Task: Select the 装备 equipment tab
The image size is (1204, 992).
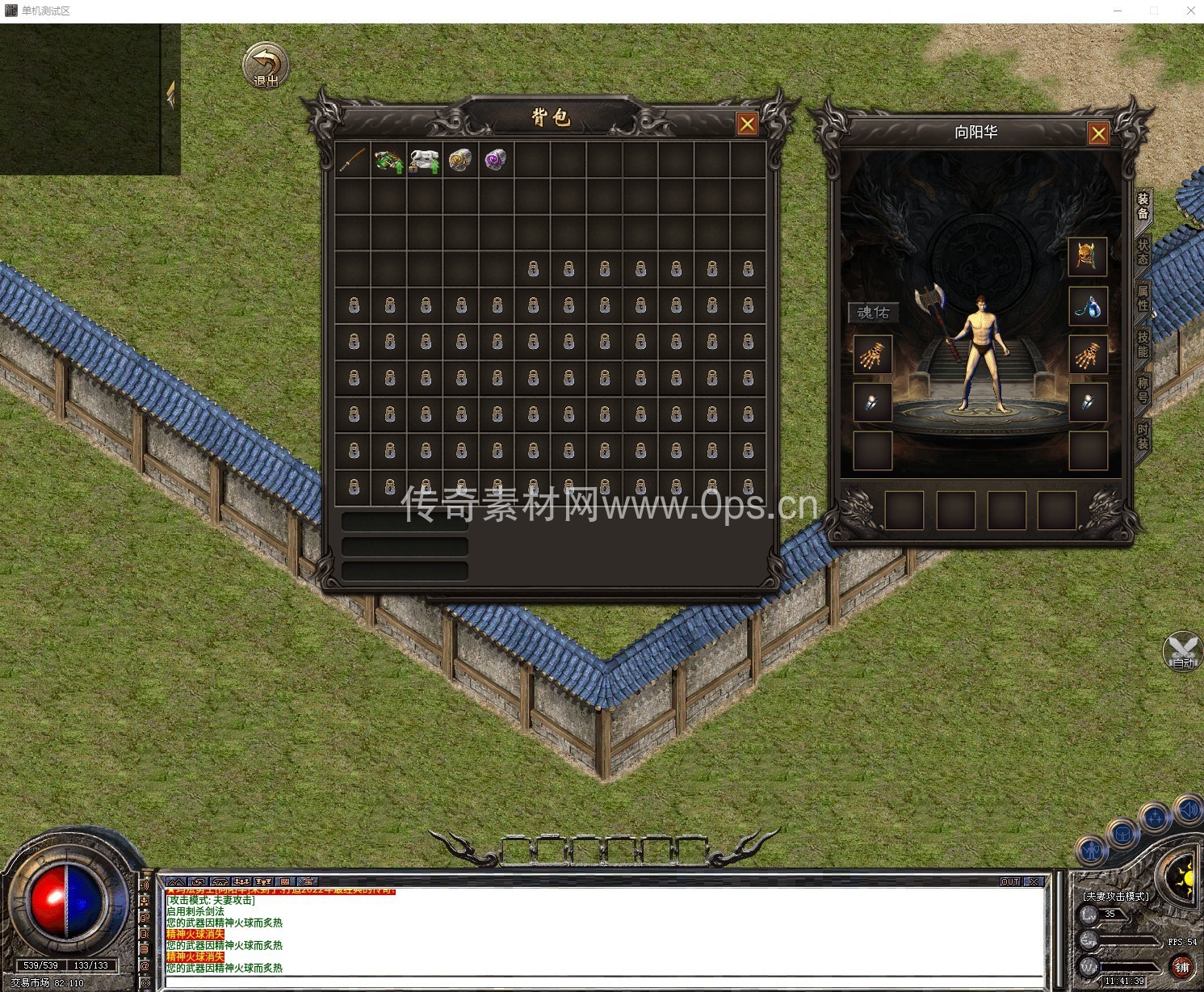Action: (1143, 206)
